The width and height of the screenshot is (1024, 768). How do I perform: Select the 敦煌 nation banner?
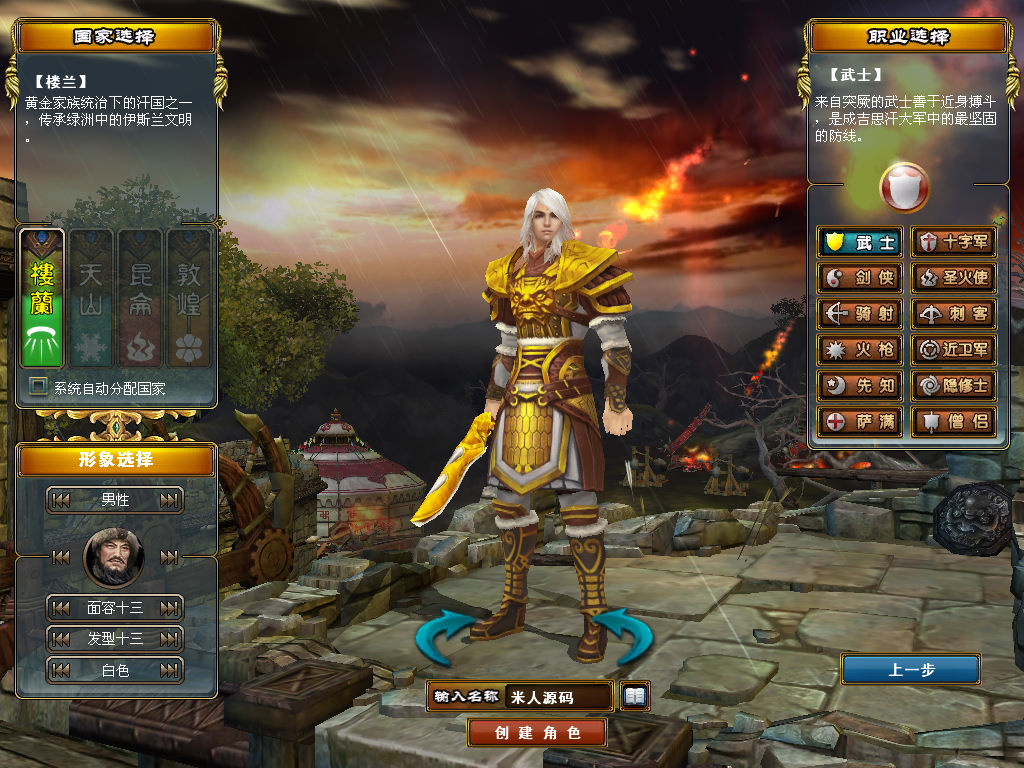[188, 298]
